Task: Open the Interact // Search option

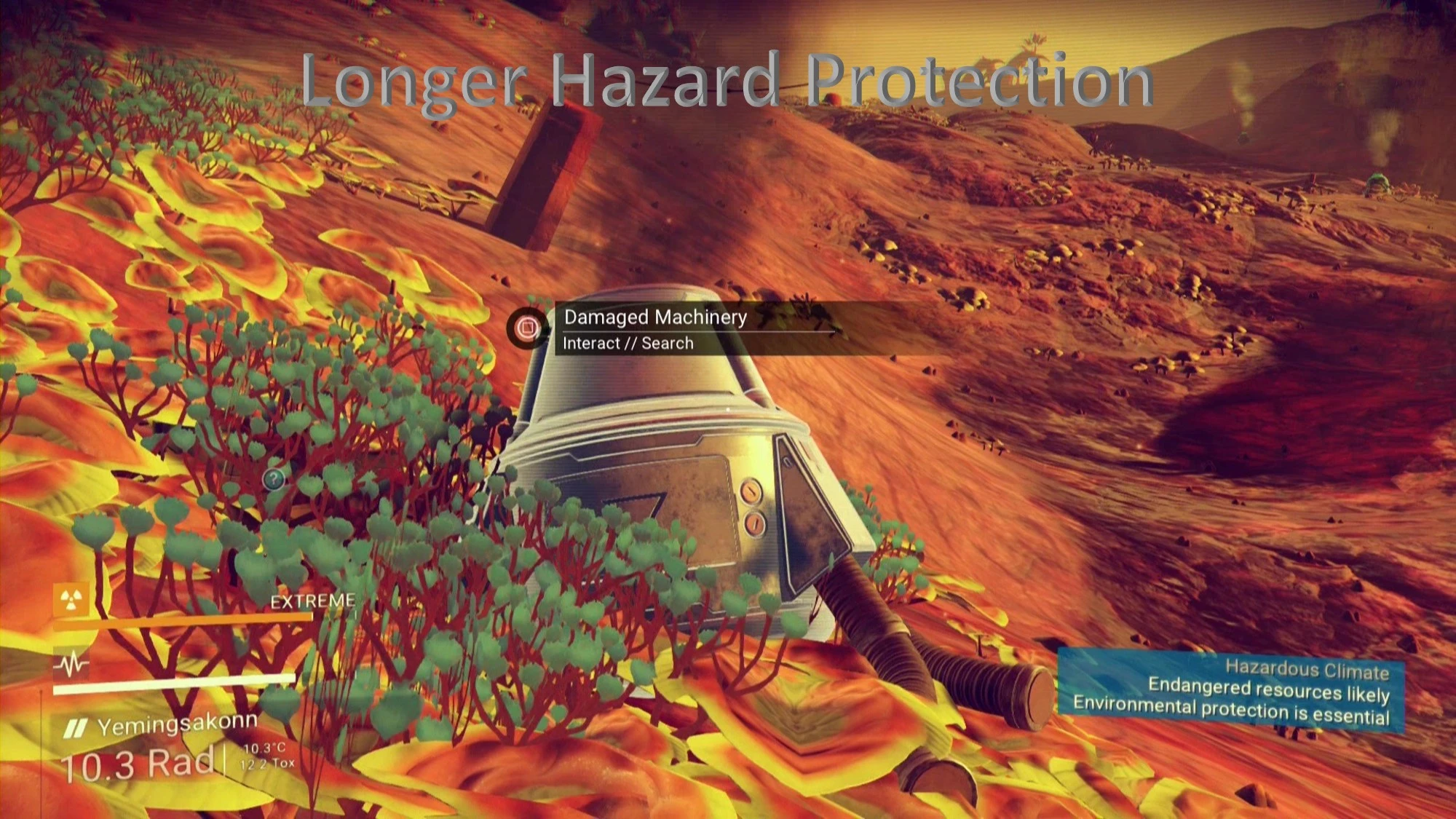Action: pyautogui.click(x=628, y=343)
